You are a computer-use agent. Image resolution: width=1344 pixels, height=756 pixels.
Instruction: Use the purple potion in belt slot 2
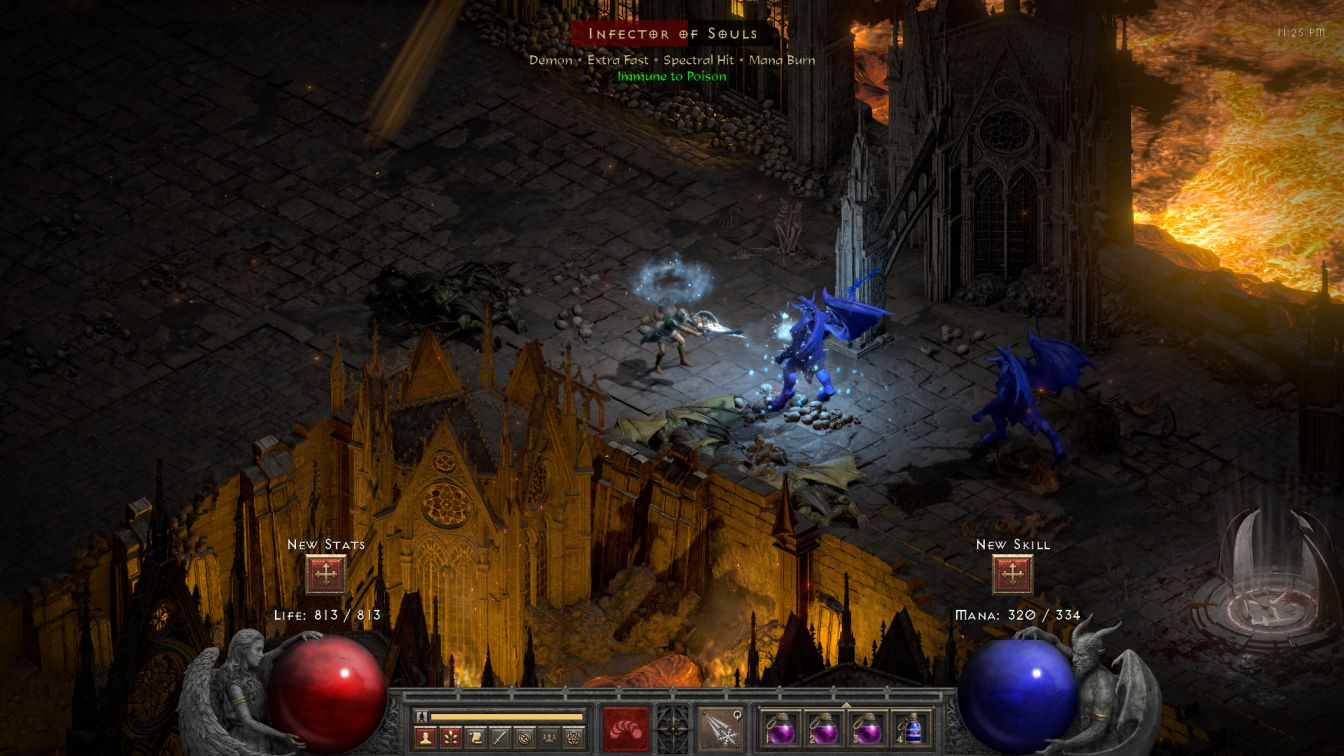click(x=823, y=728)
